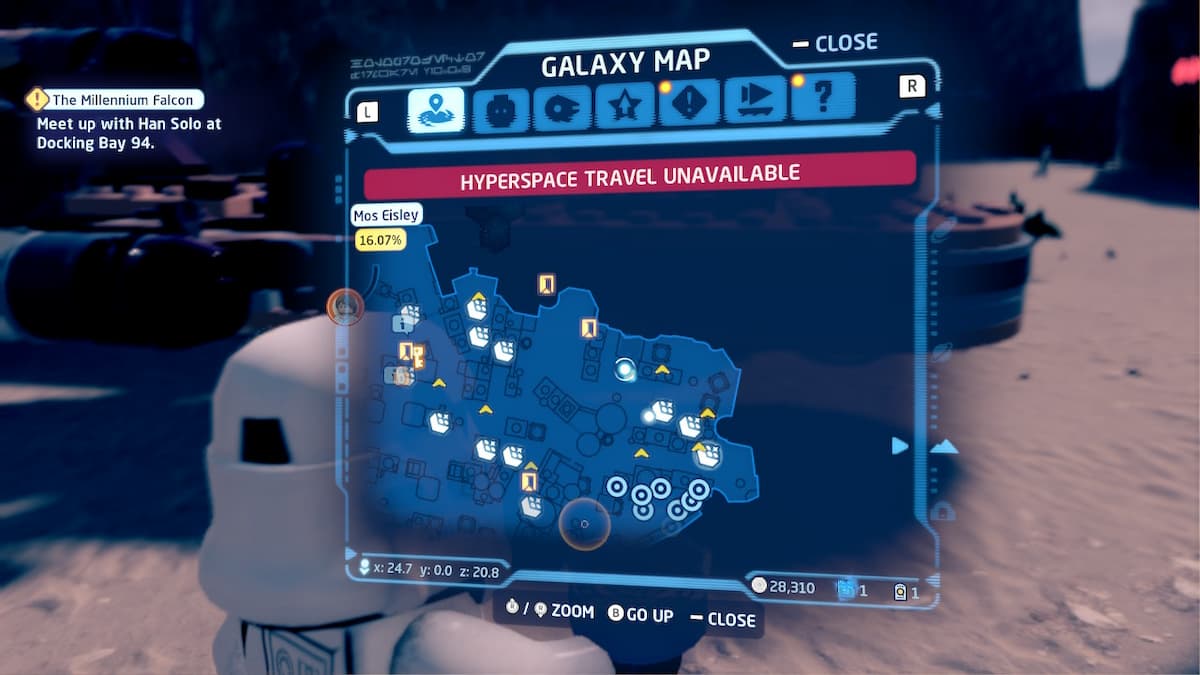This screenshot has width=1200, height=675.
Task: Open the Millennium Falcon ships tab
Action: point(562,109)
